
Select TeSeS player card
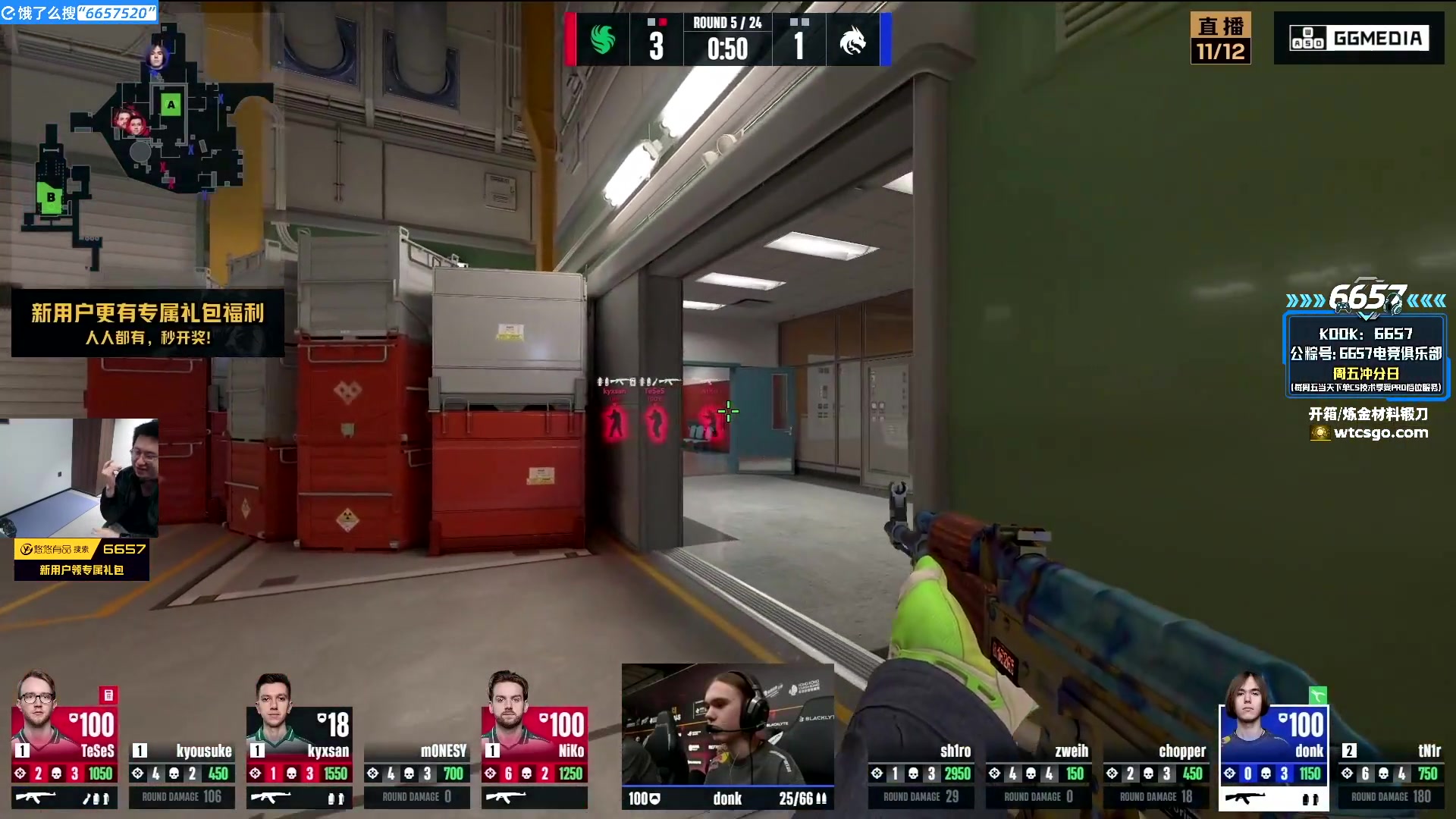click(x=64, y=739)
